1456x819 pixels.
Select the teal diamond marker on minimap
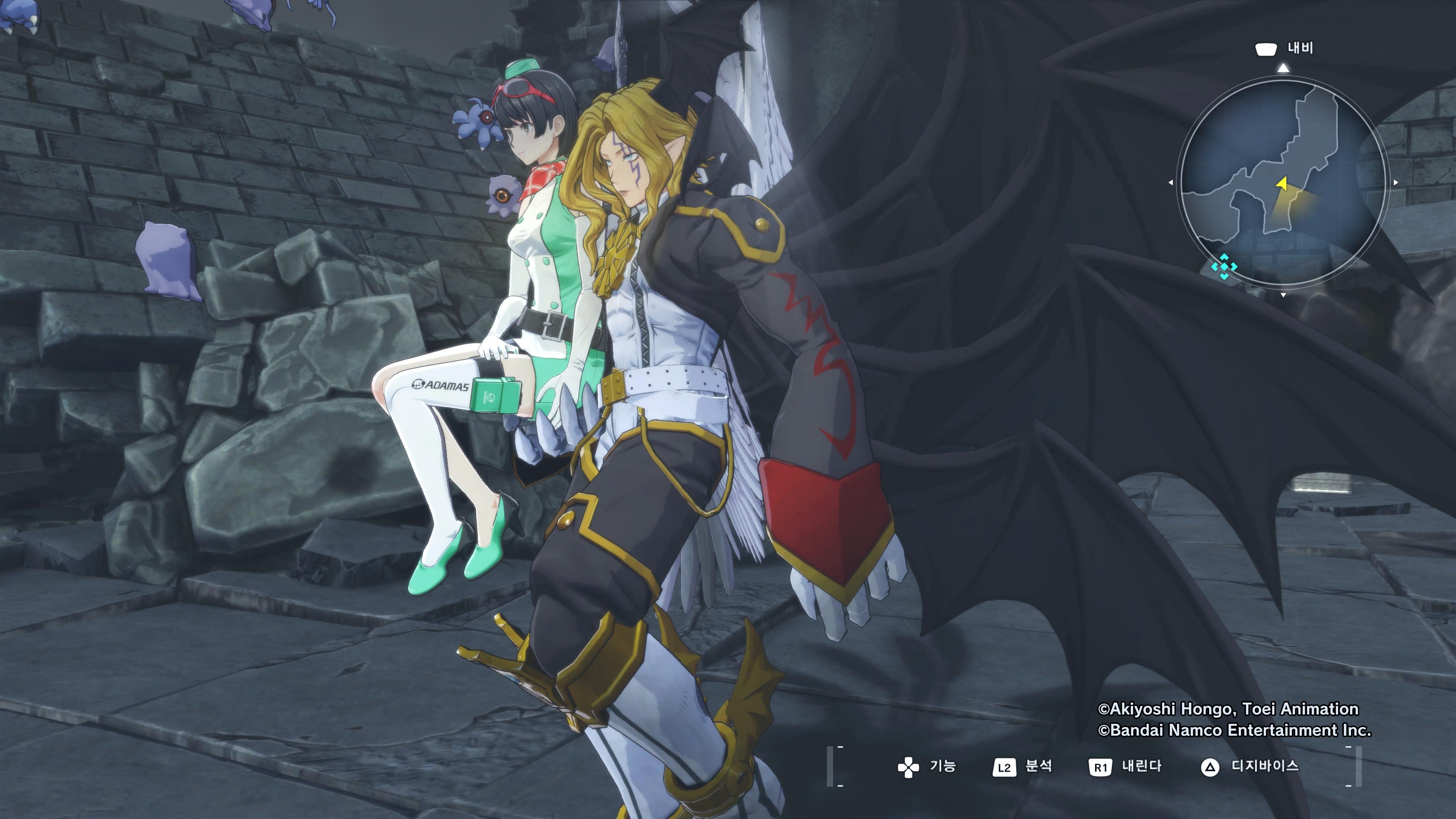pyautogui.click(x=1224, y=267)
